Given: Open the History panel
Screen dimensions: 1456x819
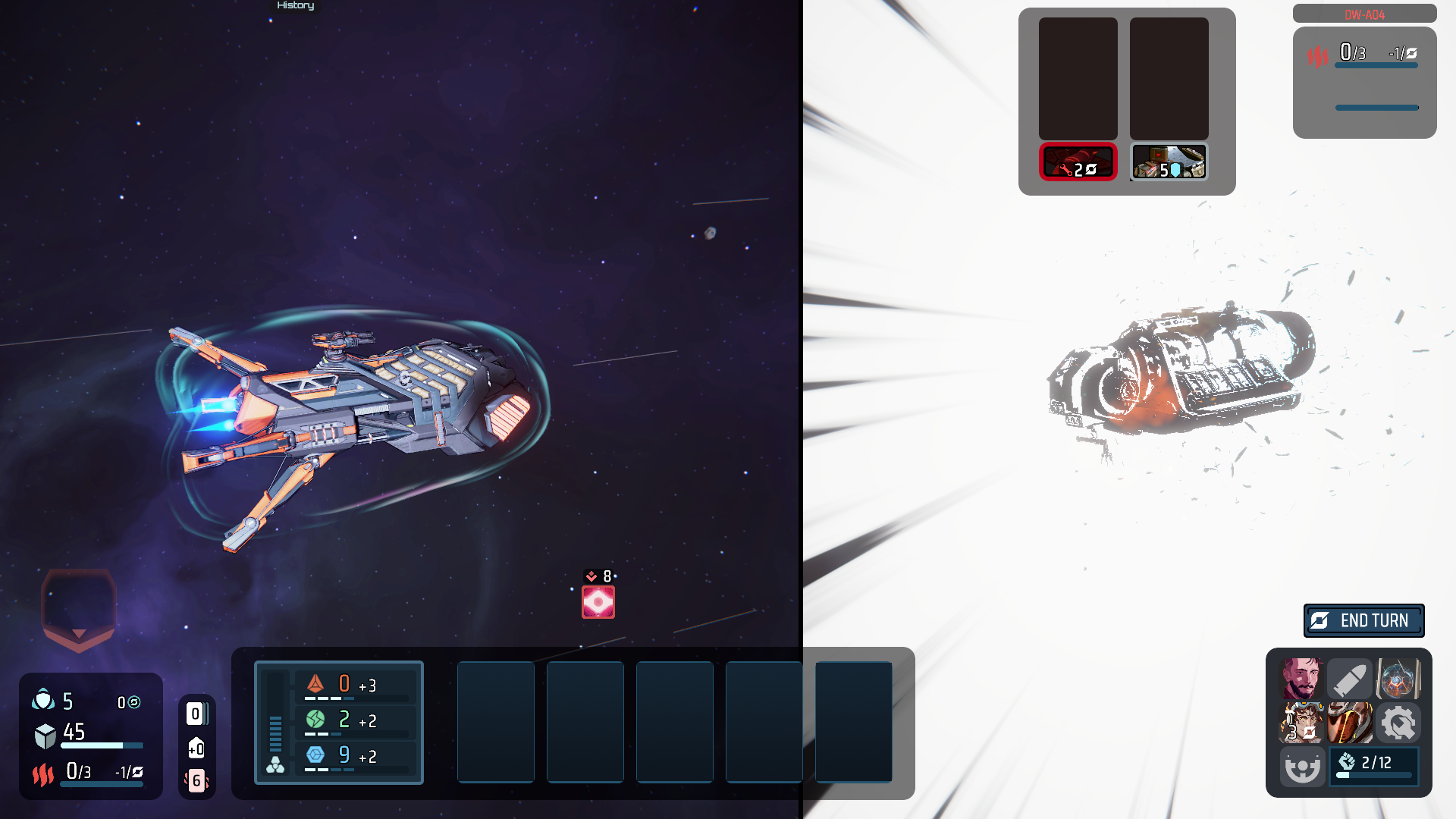Looking at the screenshot, I should [295, 6].
